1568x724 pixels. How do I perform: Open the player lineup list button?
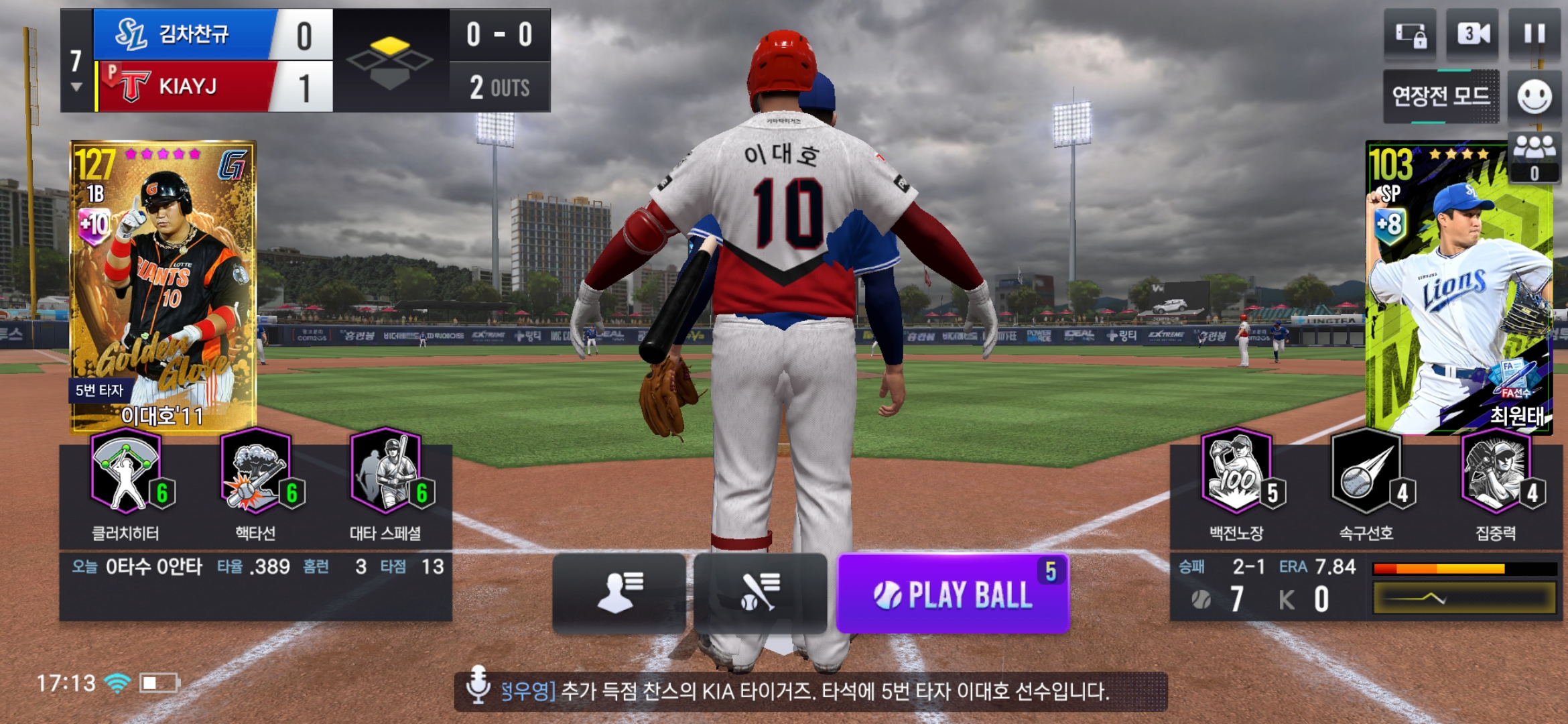pos(619,593)
